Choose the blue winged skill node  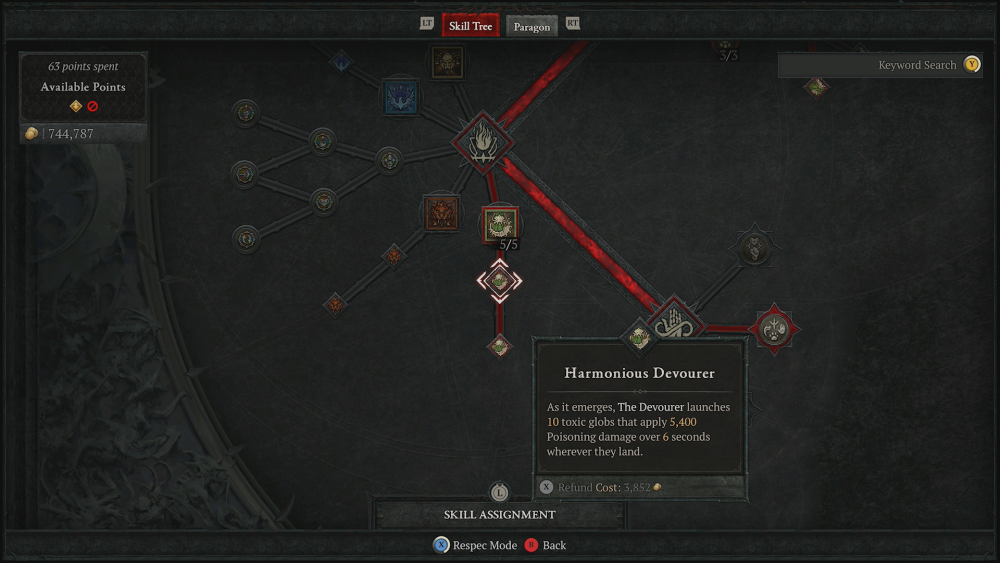coord(401,98)
